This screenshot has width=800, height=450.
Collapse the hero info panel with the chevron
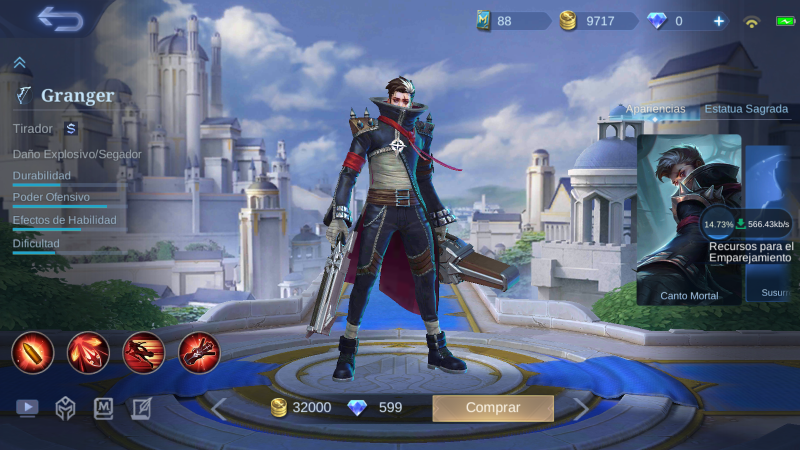click(x=19, y=63)
